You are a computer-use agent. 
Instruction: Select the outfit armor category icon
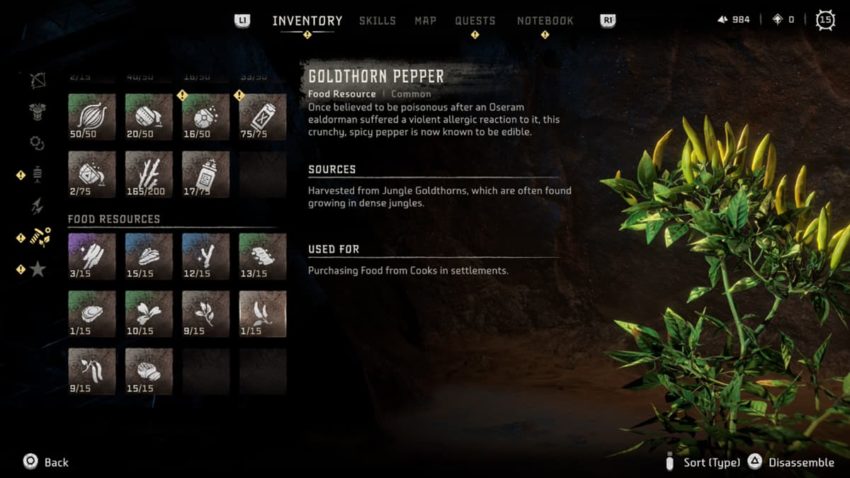[x=38, y=111]
